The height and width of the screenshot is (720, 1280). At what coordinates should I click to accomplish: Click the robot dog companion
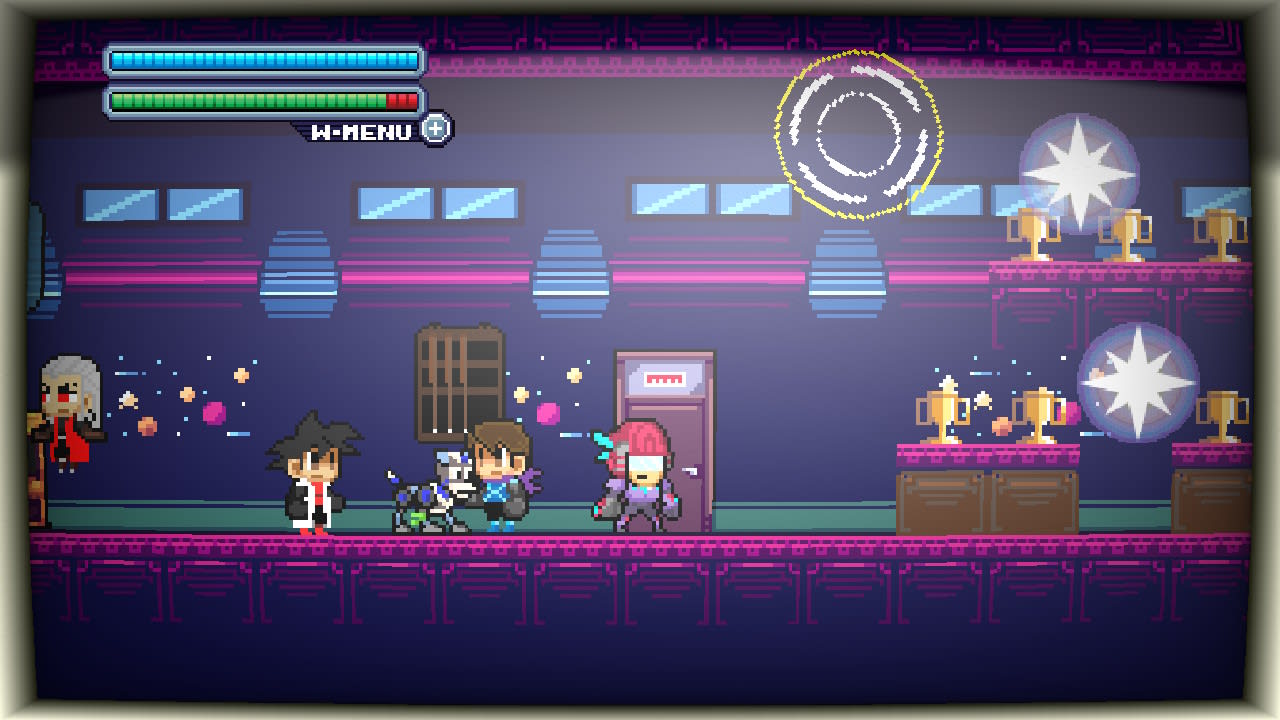430,500
